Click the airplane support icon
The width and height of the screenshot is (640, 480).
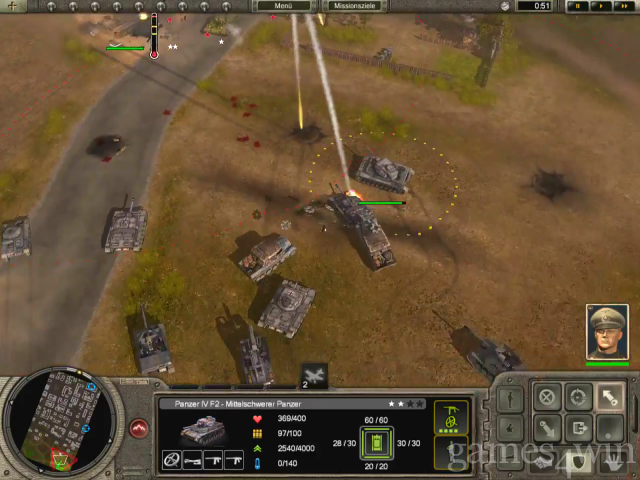click(x=313, y=374)
